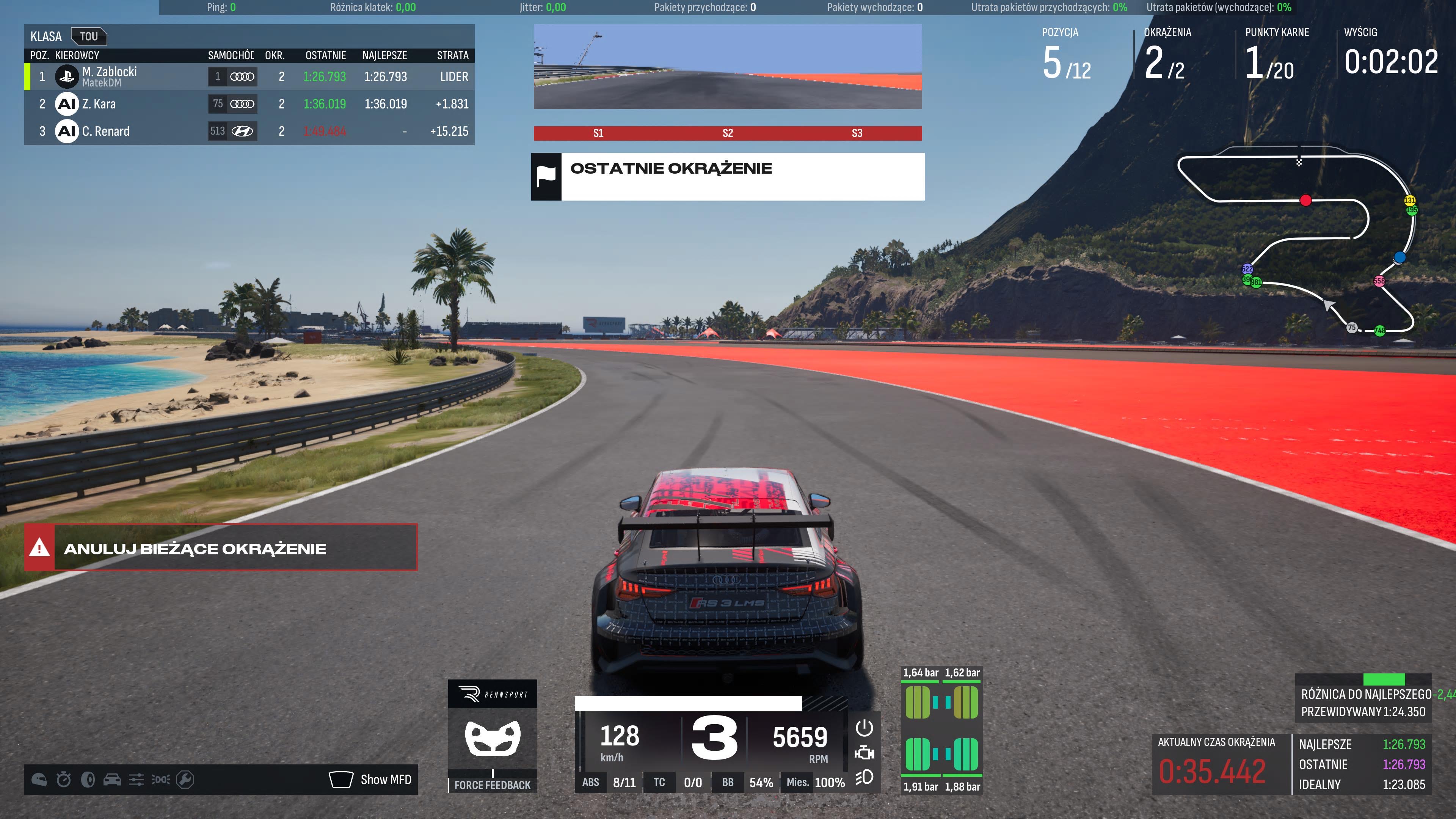1456x819 pixels.
Task: Select the stopwatch timing icon
Action: (x=64, y=780)
